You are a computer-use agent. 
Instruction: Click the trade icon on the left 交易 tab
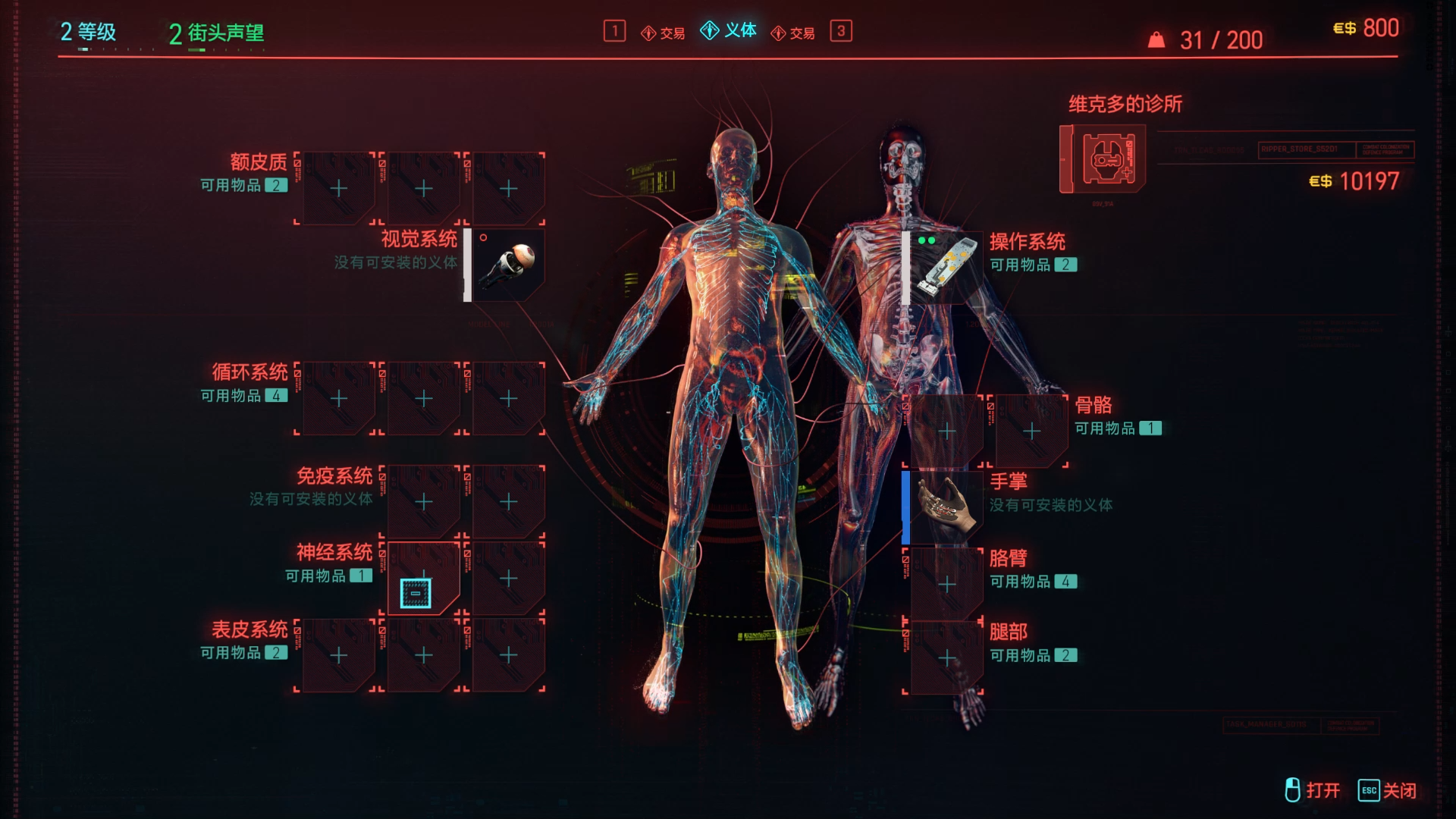coord(648,33)
